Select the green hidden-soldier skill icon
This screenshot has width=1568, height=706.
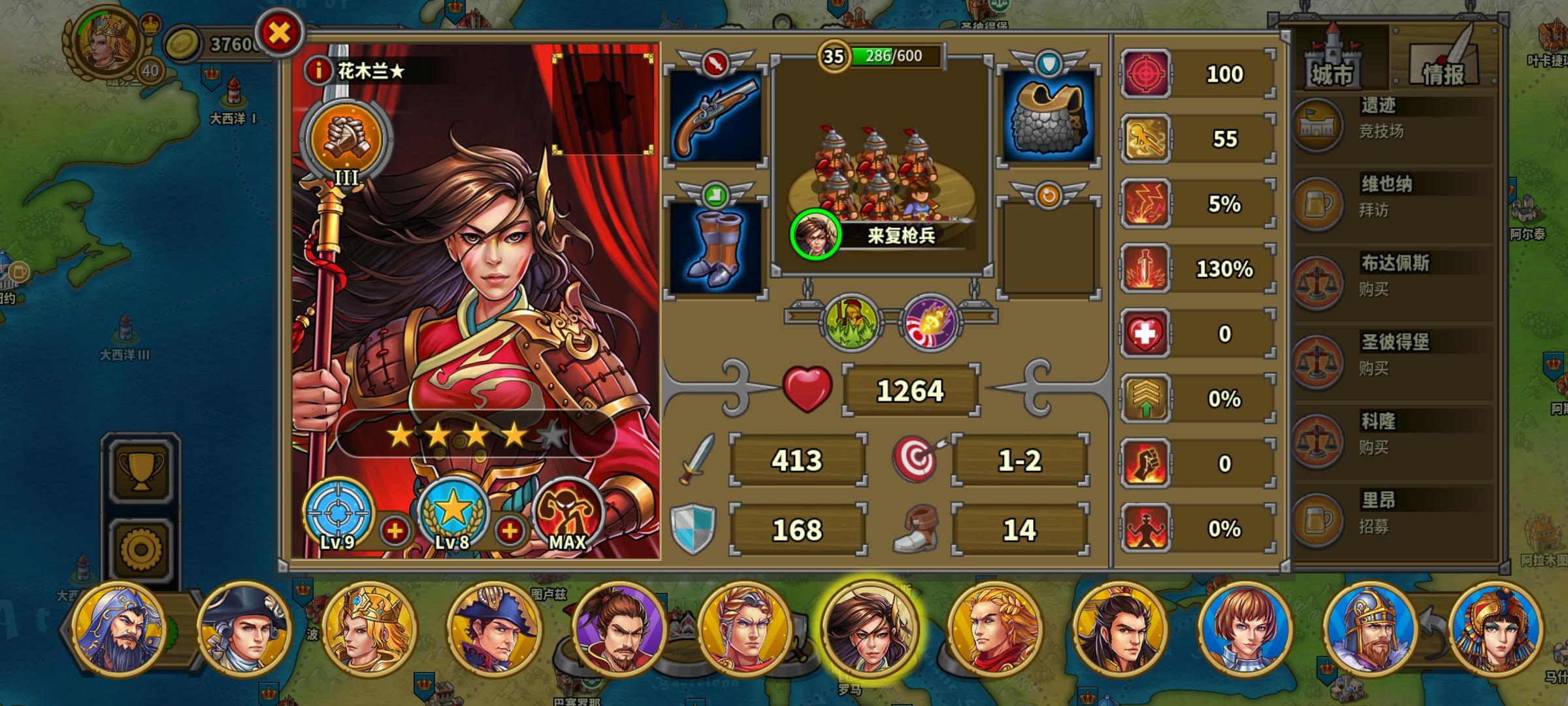853,319
